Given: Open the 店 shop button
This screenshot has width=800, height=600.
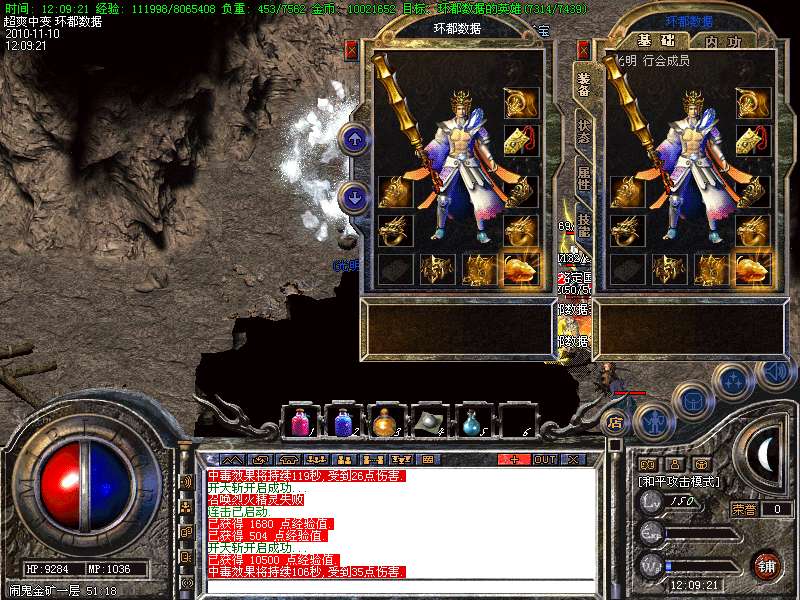Looking at the screenshot, I should (x=616, y=422).
